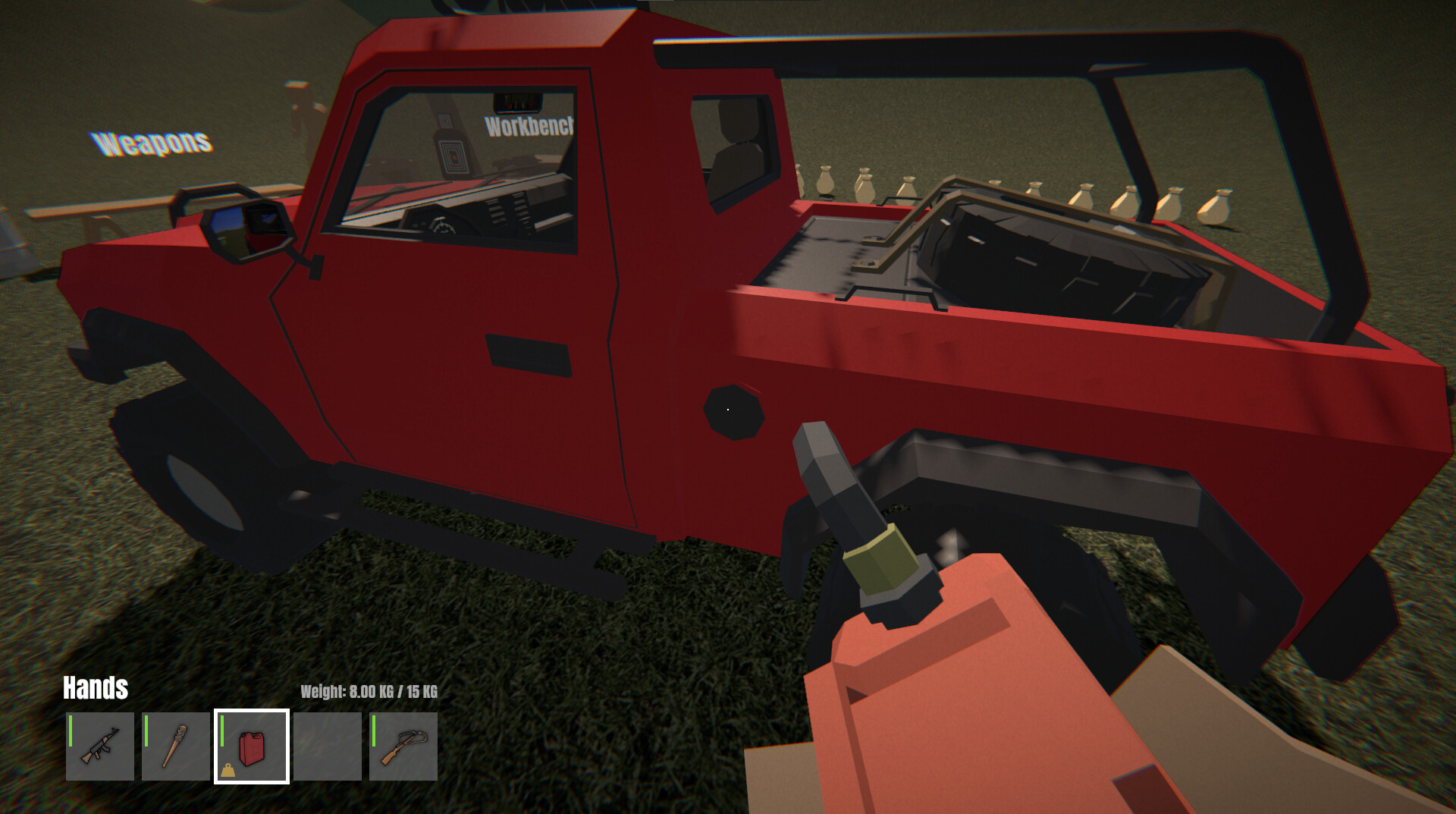
Task: Click the Hands inventory title
Action: [x=95, y=689]
